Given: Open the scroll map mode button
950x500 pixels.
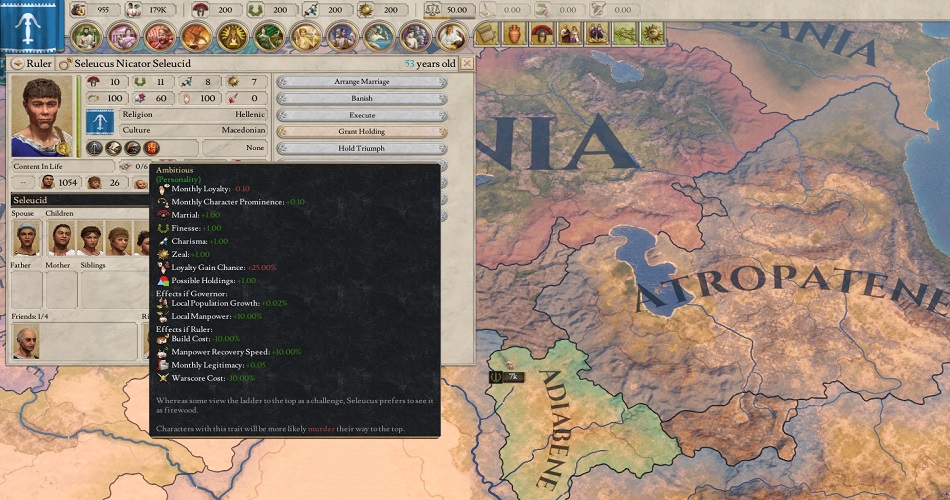Looking at the screenshot, I should pos(486,34).
